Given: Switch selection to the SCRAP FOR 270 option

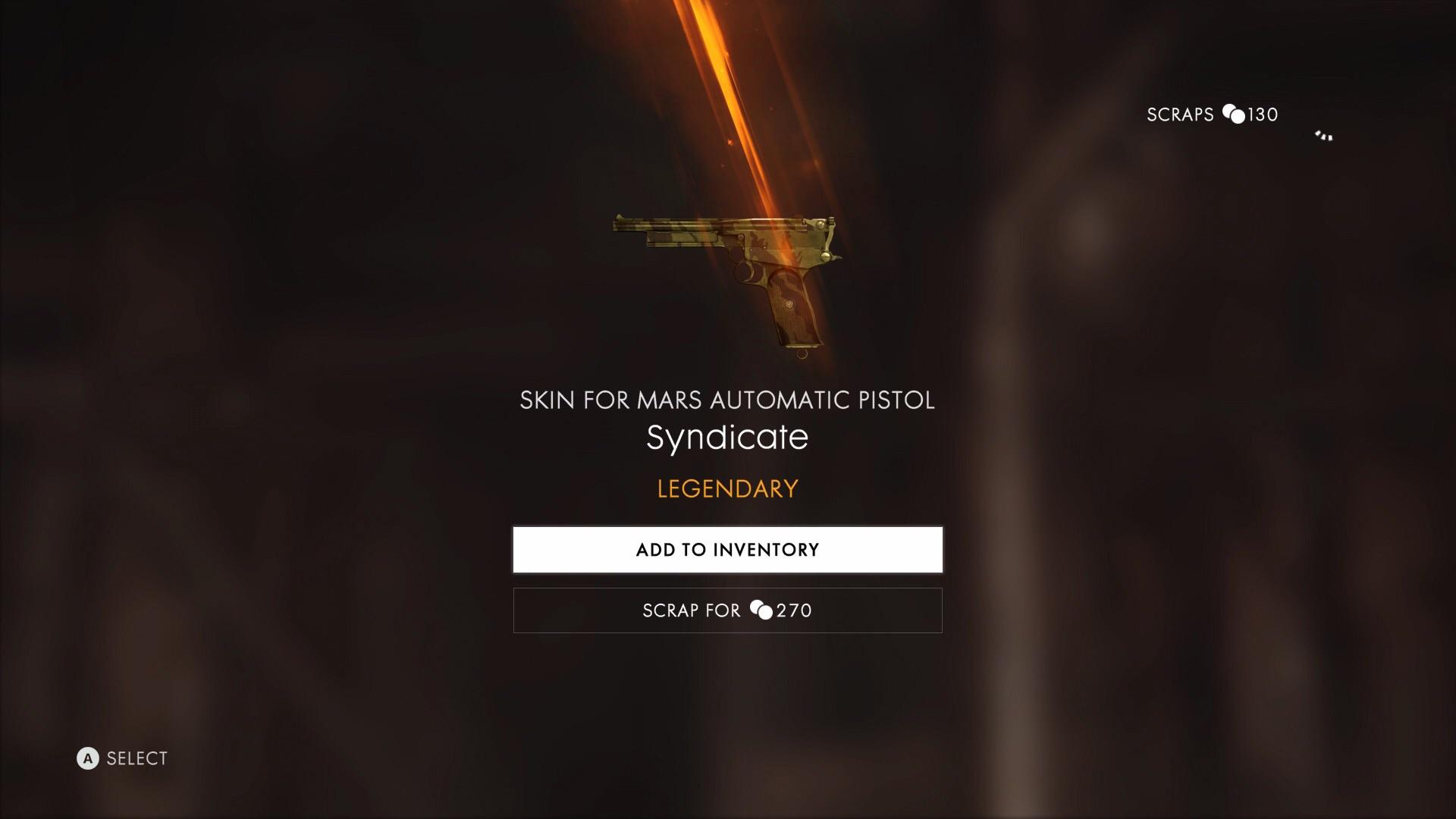Looking at the screenshot, I should click(x=727, y=610).
